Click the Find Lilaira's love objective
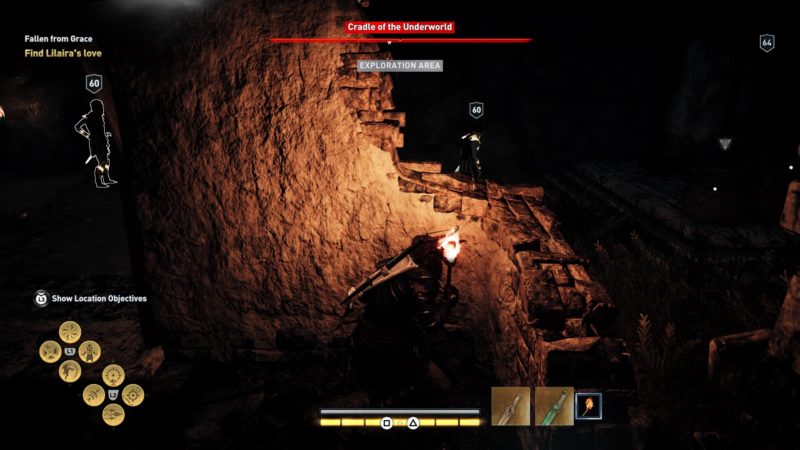 click(63, 53)
